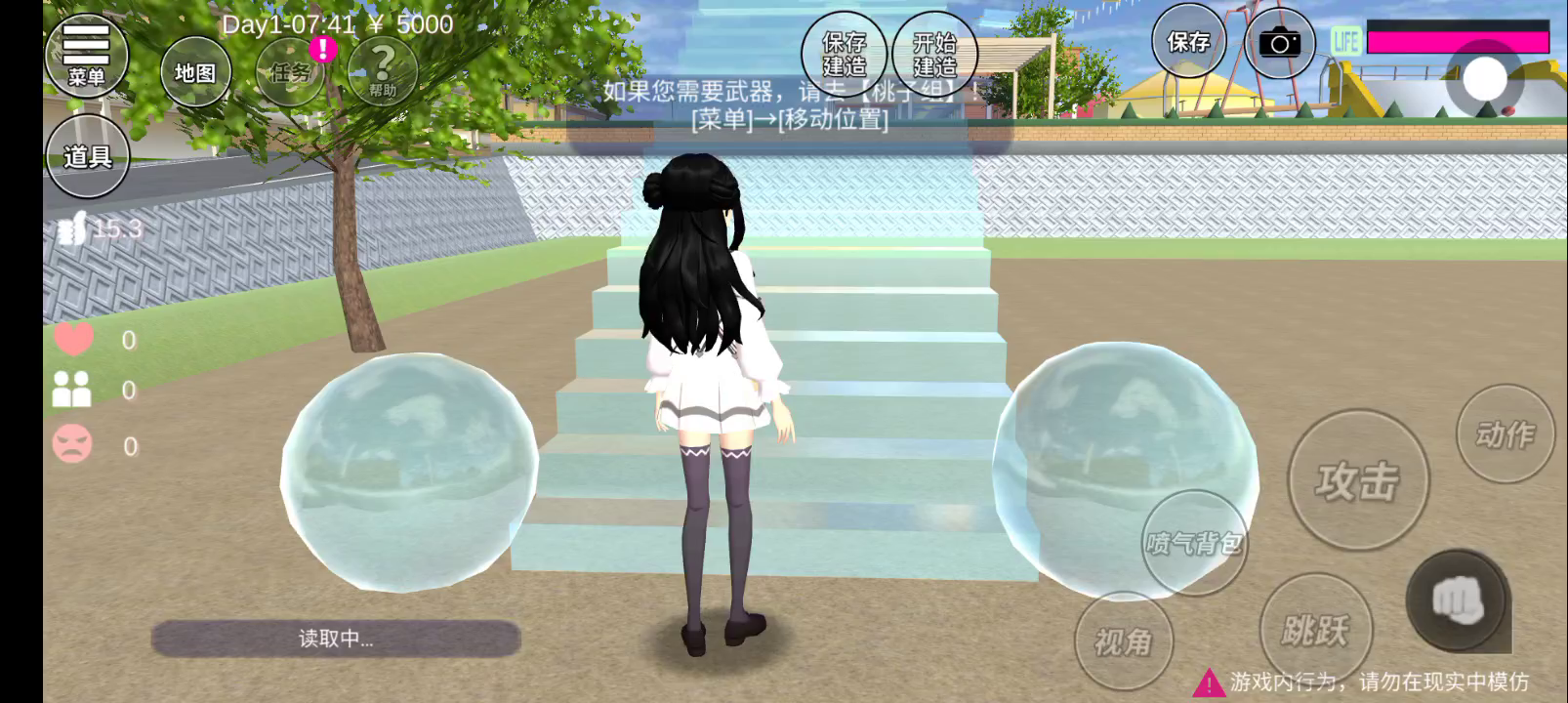1568x703 pixels.
Task: Click the round 保存 save button
Action: tap(1188, 42)
